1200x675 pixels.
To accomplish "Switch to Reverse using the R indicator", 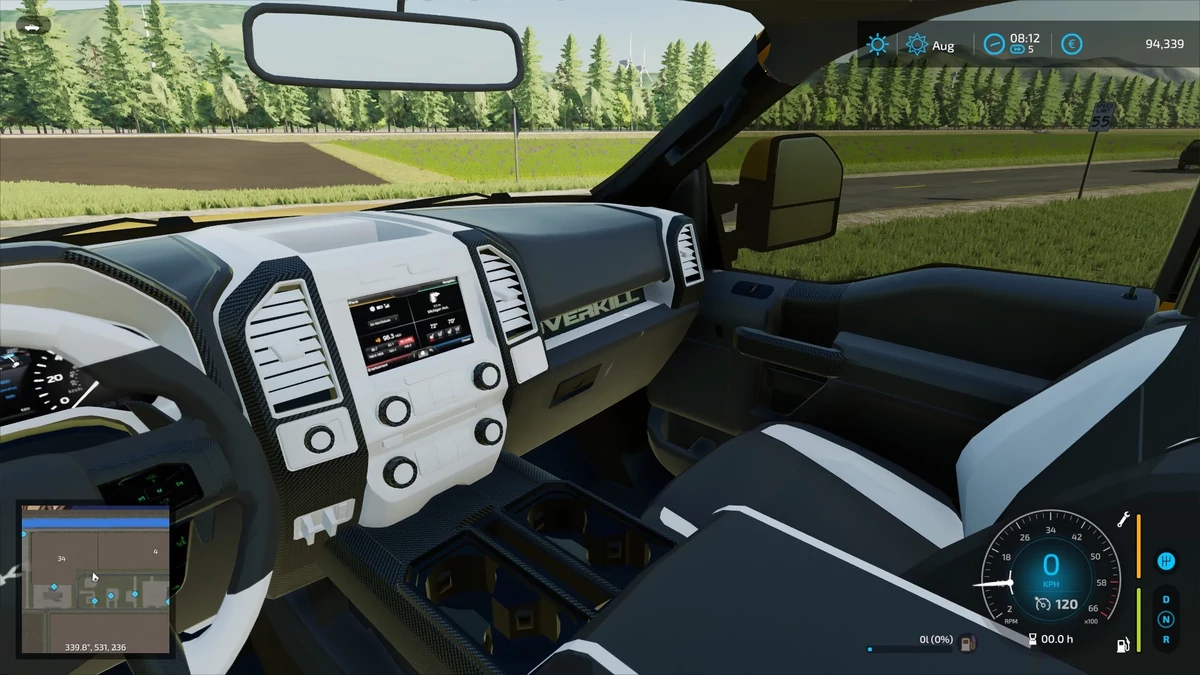I will click(x=1165, y=639).
